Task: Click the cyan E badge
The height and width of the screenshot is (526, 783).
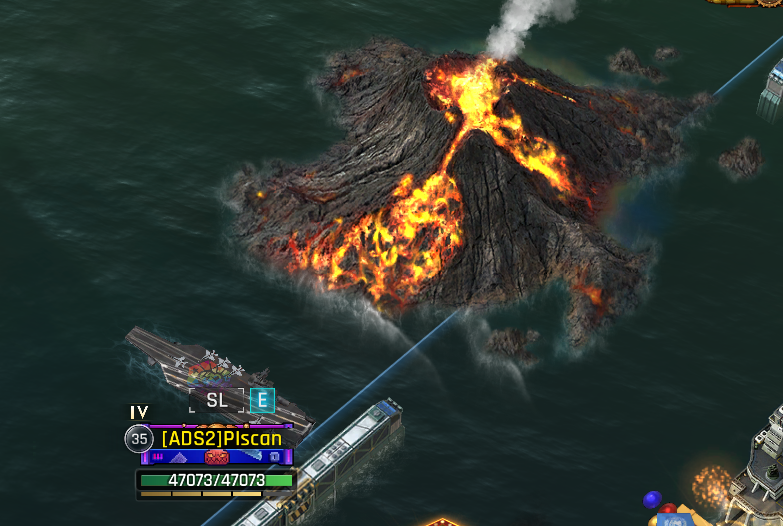Action: (x=261, y=400)
